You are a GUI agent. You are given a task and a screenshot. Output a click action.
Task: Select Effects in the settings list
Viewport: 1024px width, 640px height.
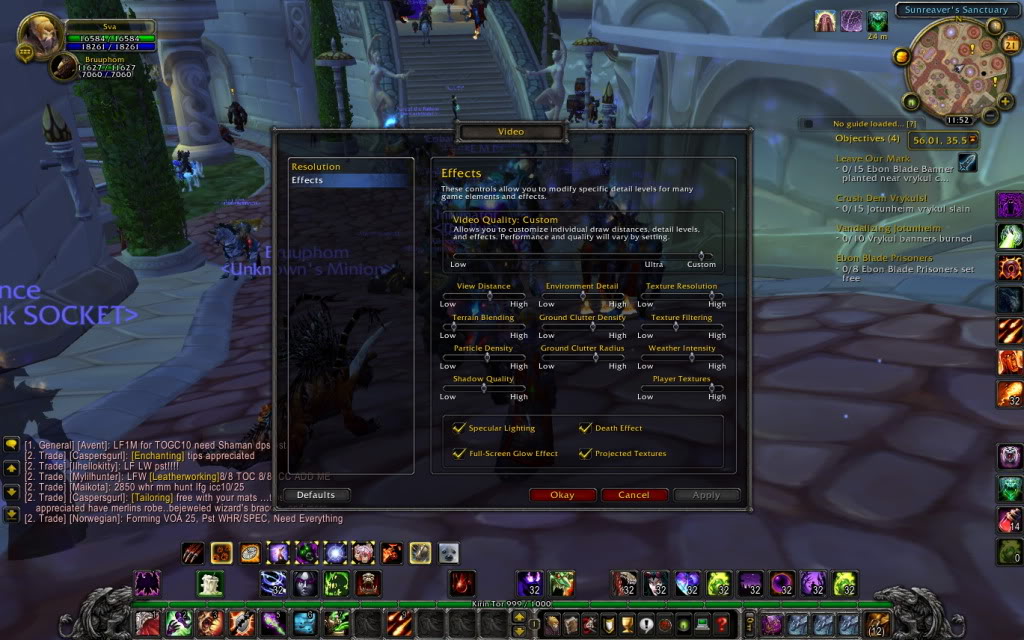pos(308,180)
